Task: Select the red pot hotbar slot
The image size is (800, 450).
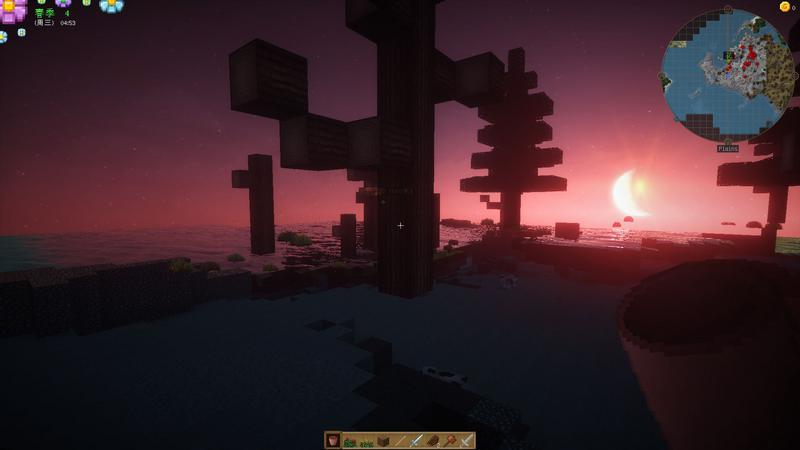Action: click(333, 440)
